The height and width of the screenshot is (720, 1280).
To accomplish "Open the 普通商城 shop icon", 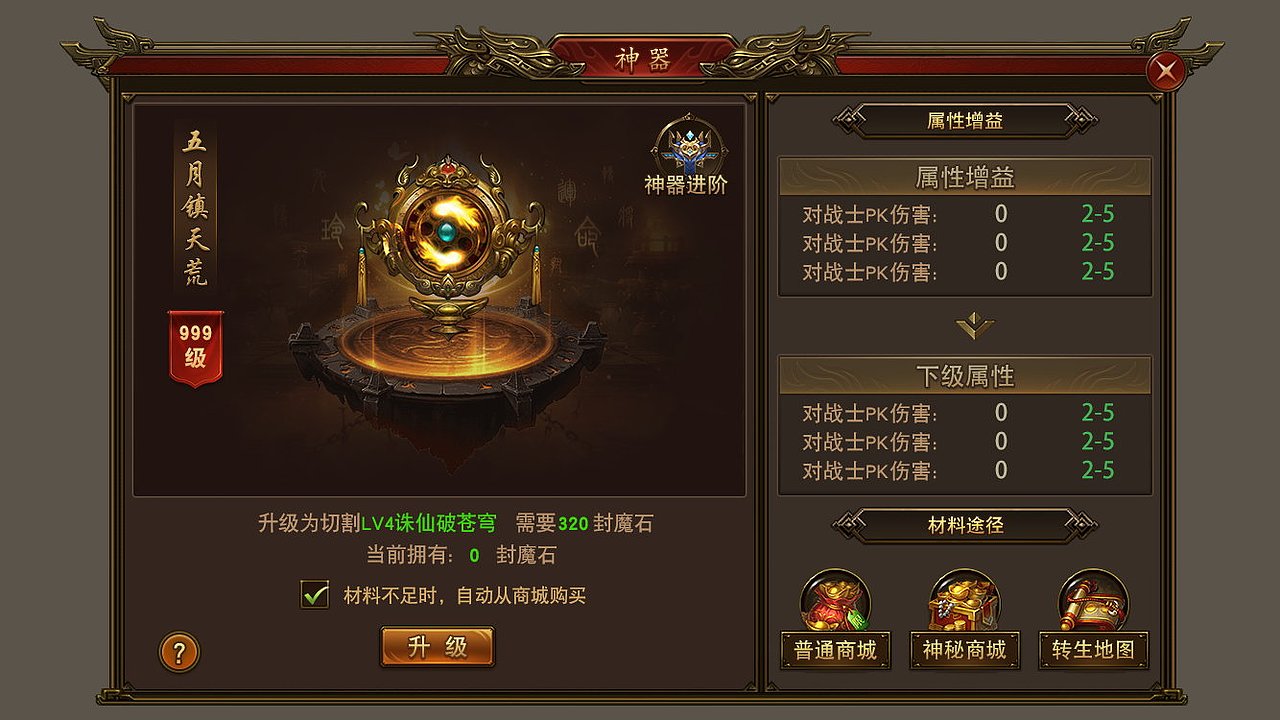I will 835,608.
